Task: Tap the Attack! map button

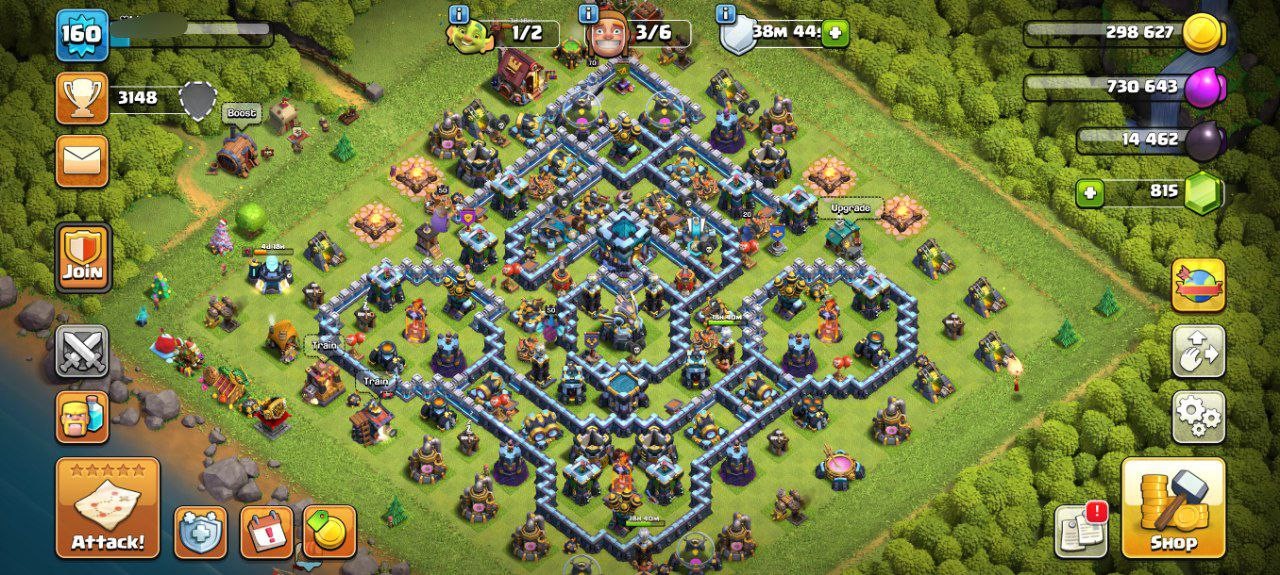Action: [107, 507]
